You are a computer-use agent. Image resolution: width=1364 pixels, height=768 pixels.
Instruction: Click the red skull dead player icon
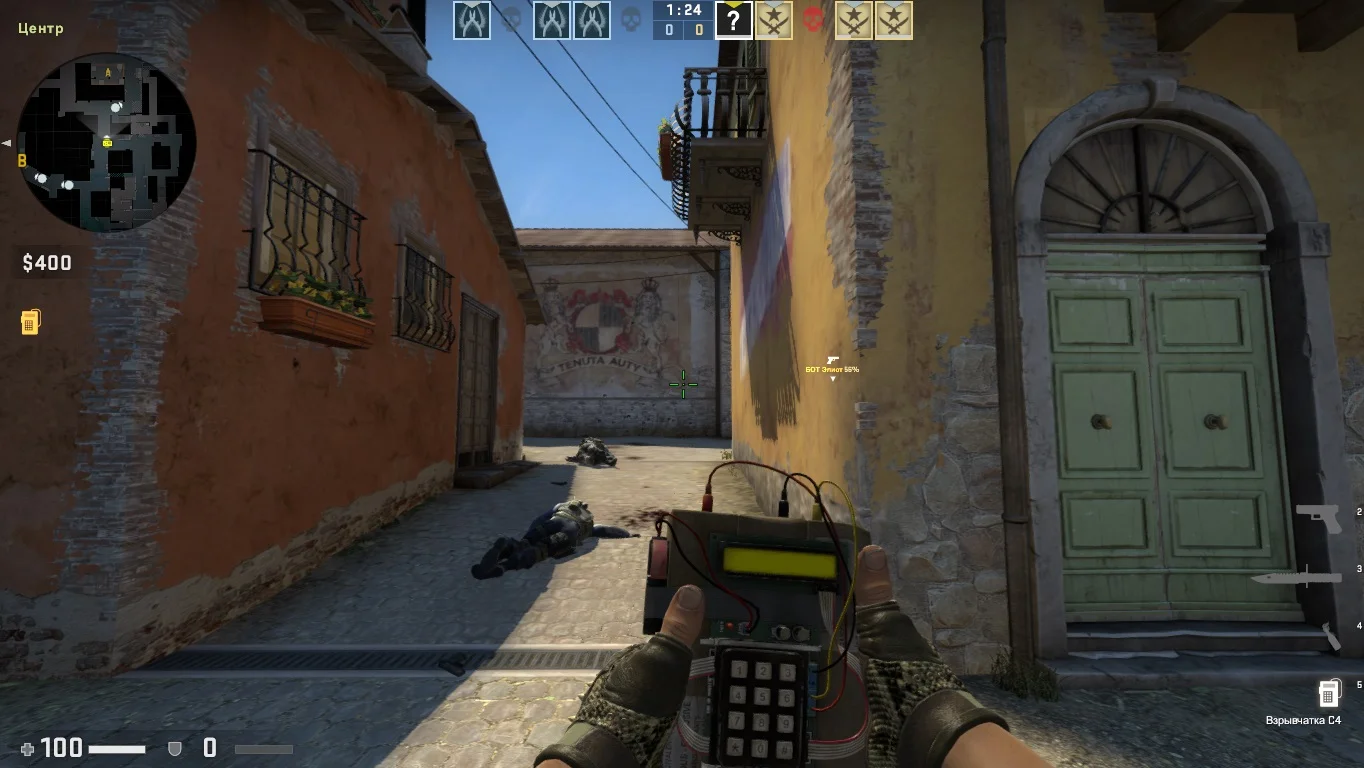(813, 20)
